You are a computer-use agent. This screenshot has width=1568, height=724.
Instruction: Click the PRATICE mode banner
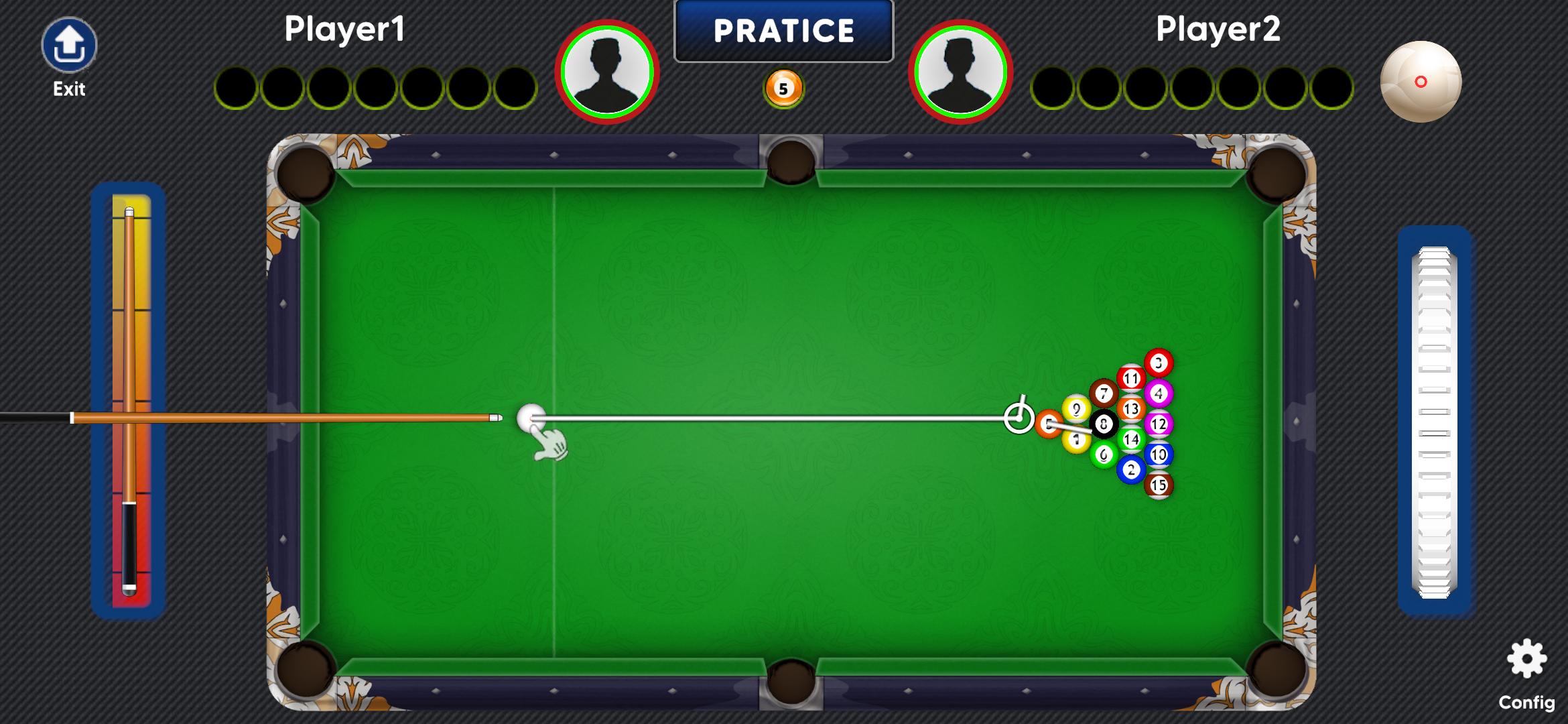(x=783, y=31)
